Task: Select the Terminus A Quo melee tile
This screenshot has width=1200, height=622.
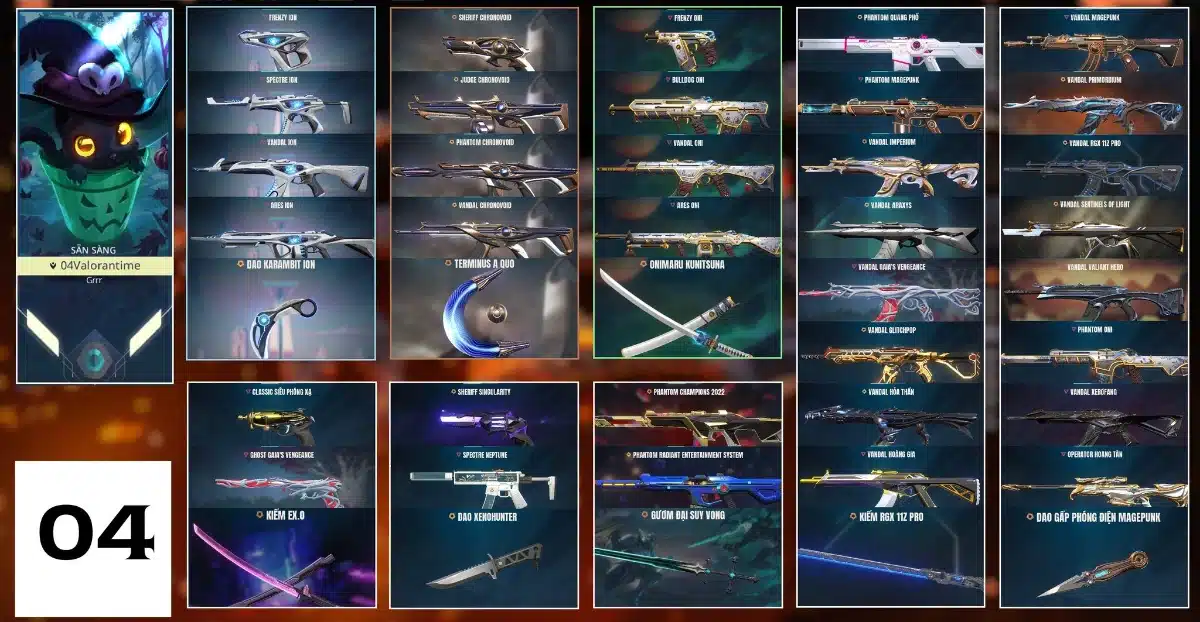Action: click(484, 308)
